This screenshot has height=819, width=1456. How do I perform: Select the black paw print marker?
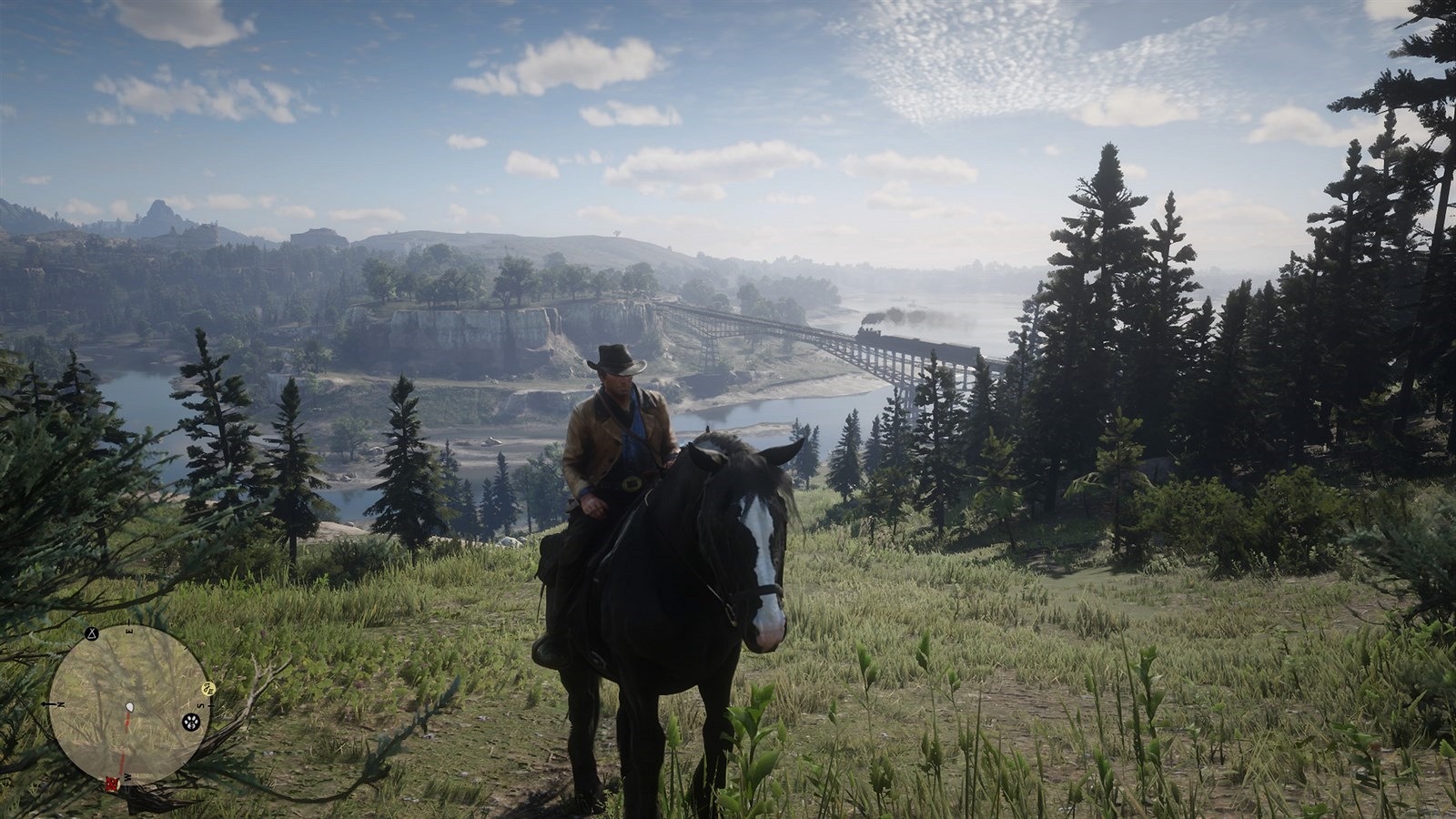click(190, 723)
